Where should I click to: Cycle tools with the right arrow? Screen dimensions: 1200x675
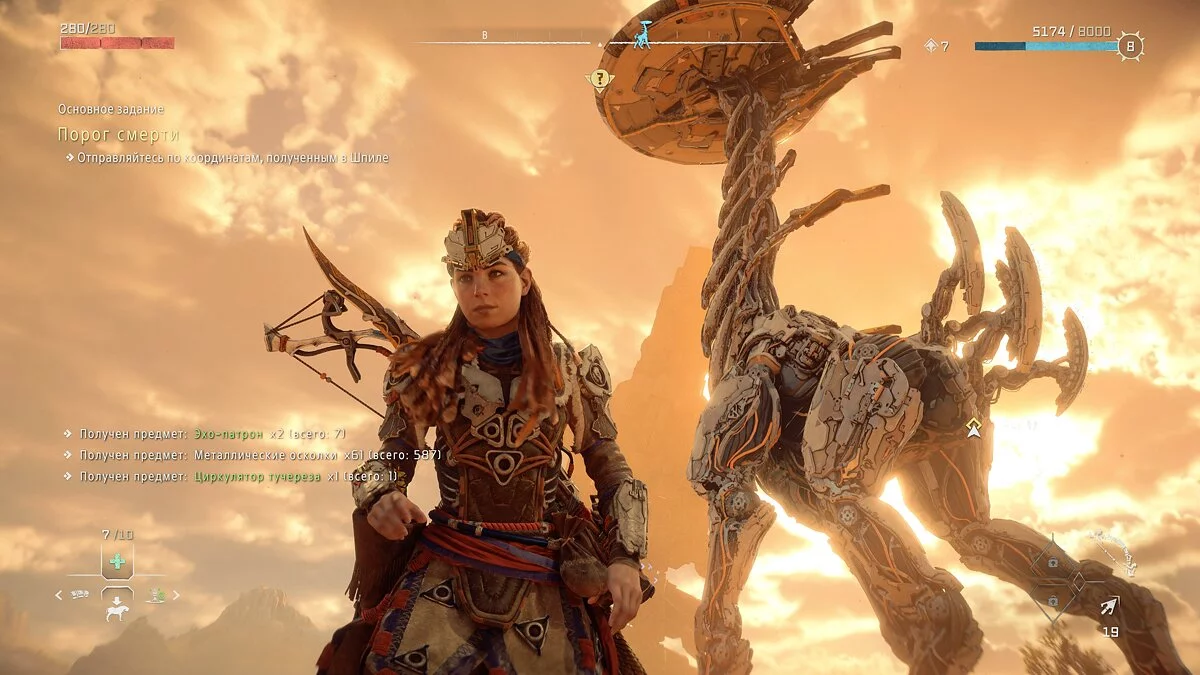[x=177, y=595]
